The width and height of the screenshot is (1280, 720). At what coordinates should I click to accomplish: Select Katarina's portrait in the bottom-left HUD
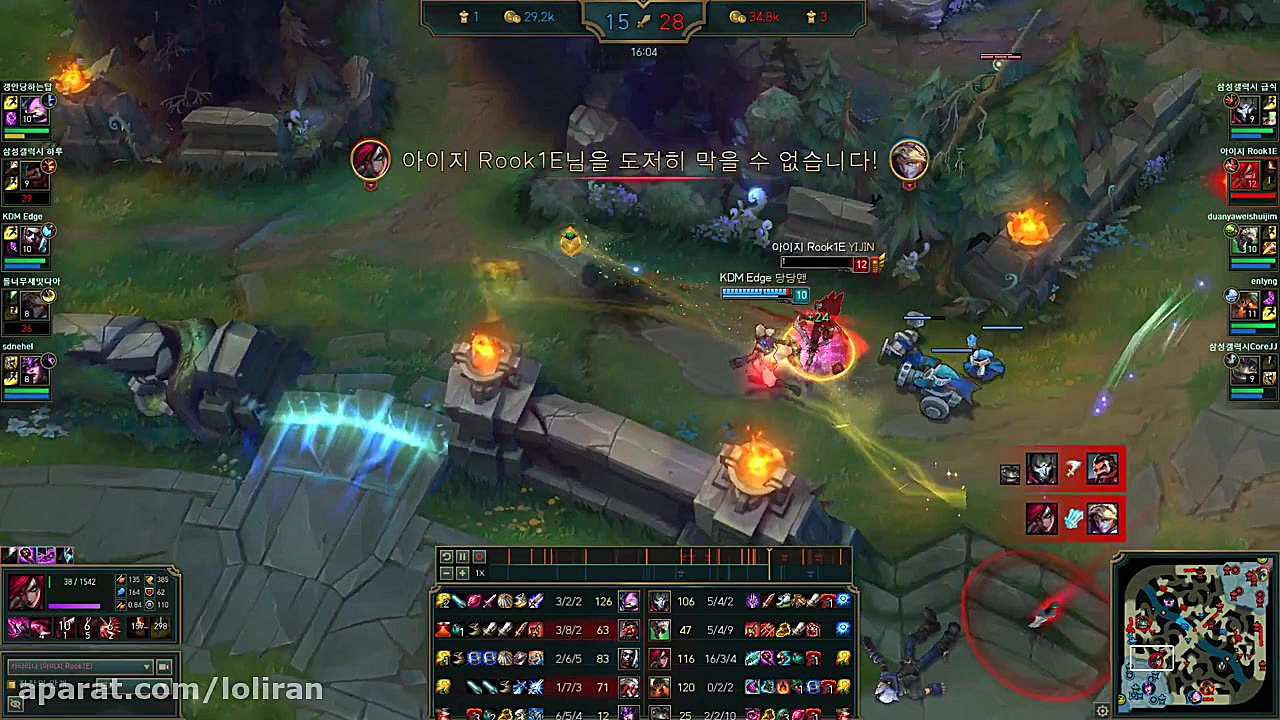25,590
